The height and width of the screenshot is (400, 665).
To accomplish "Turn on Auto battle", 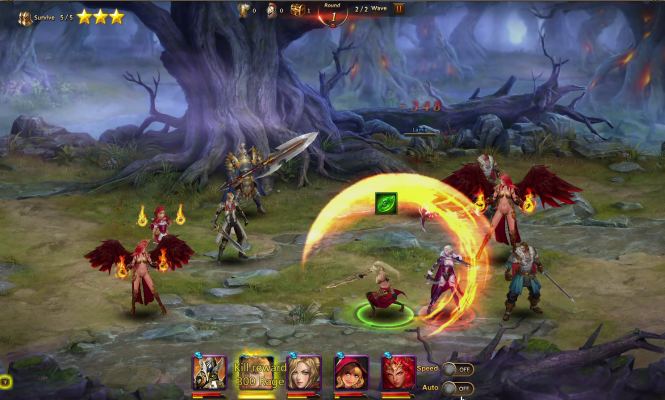I will click(457, 387).
